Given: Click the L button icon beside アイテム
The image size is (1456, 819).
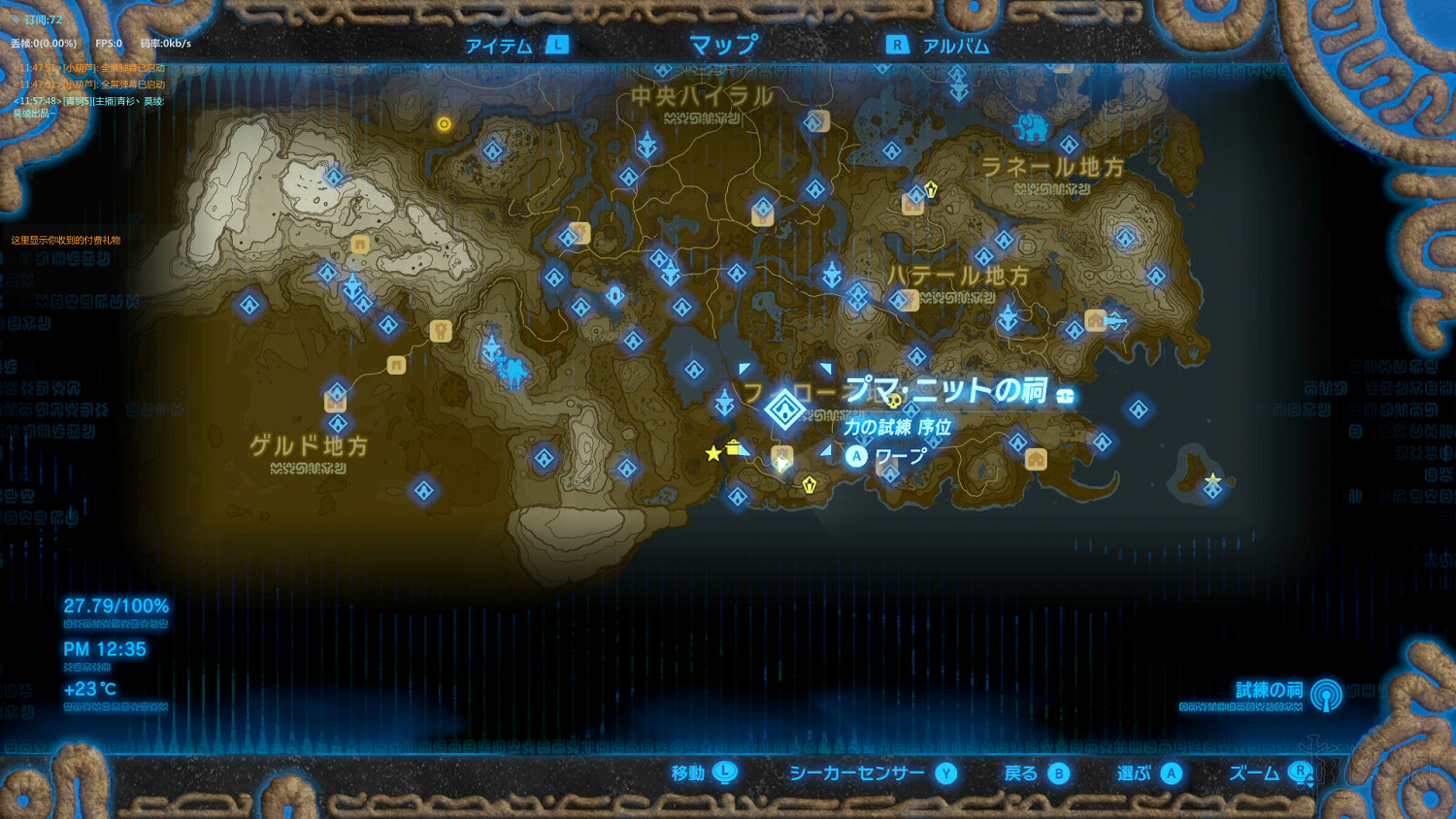Looking at the screenshot, I should click(x=556, y=45).
